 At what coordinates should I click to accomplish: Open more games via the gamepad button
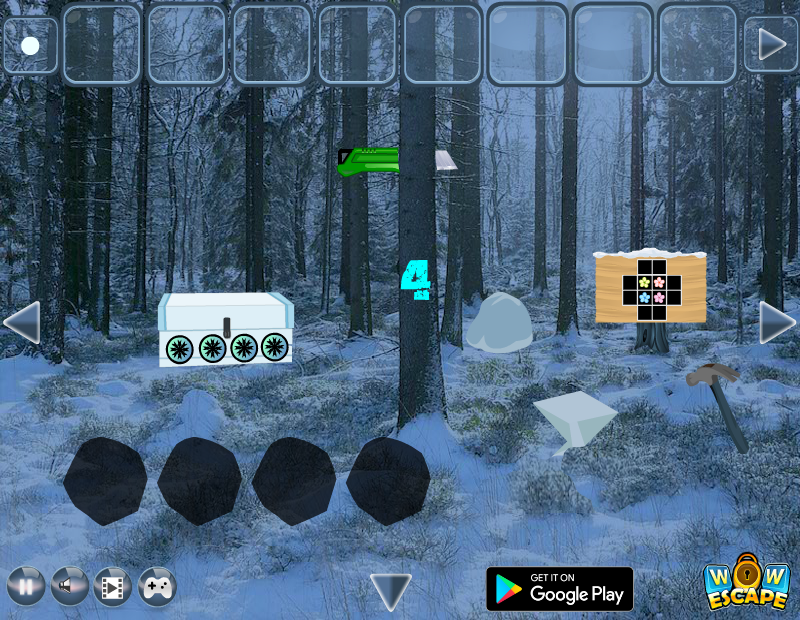[x=157, y=586]
